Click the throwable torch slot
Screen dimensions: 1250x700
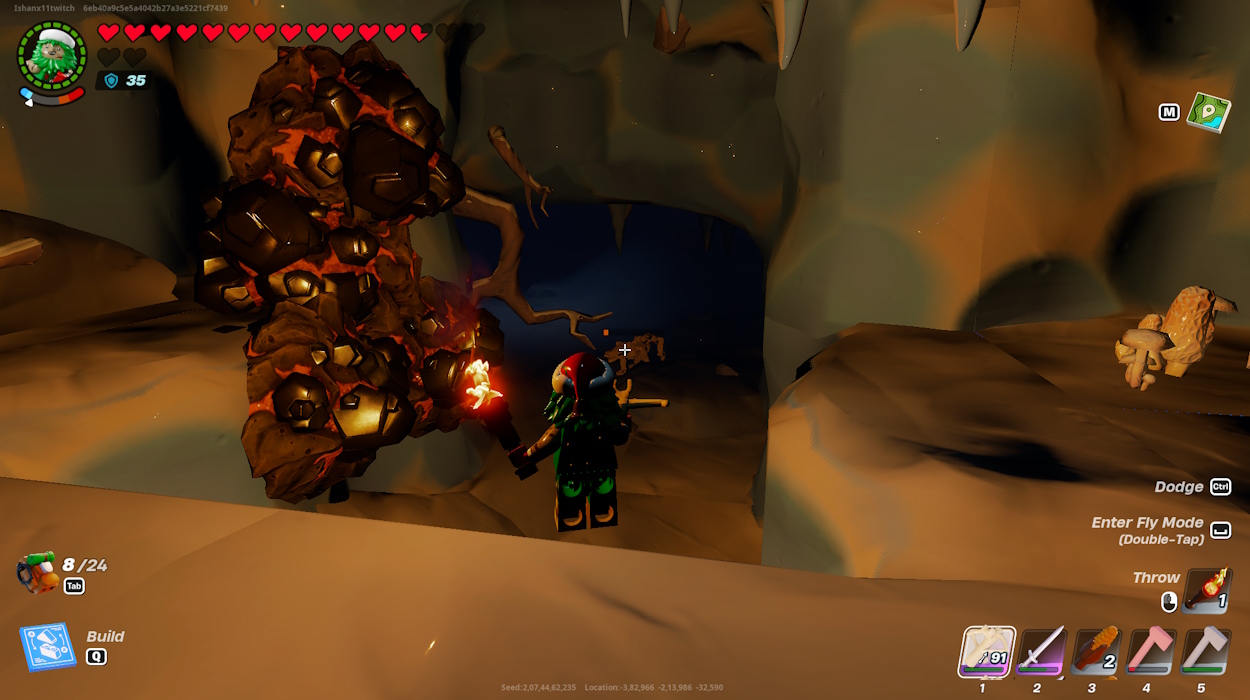(x=1207, y=590)
